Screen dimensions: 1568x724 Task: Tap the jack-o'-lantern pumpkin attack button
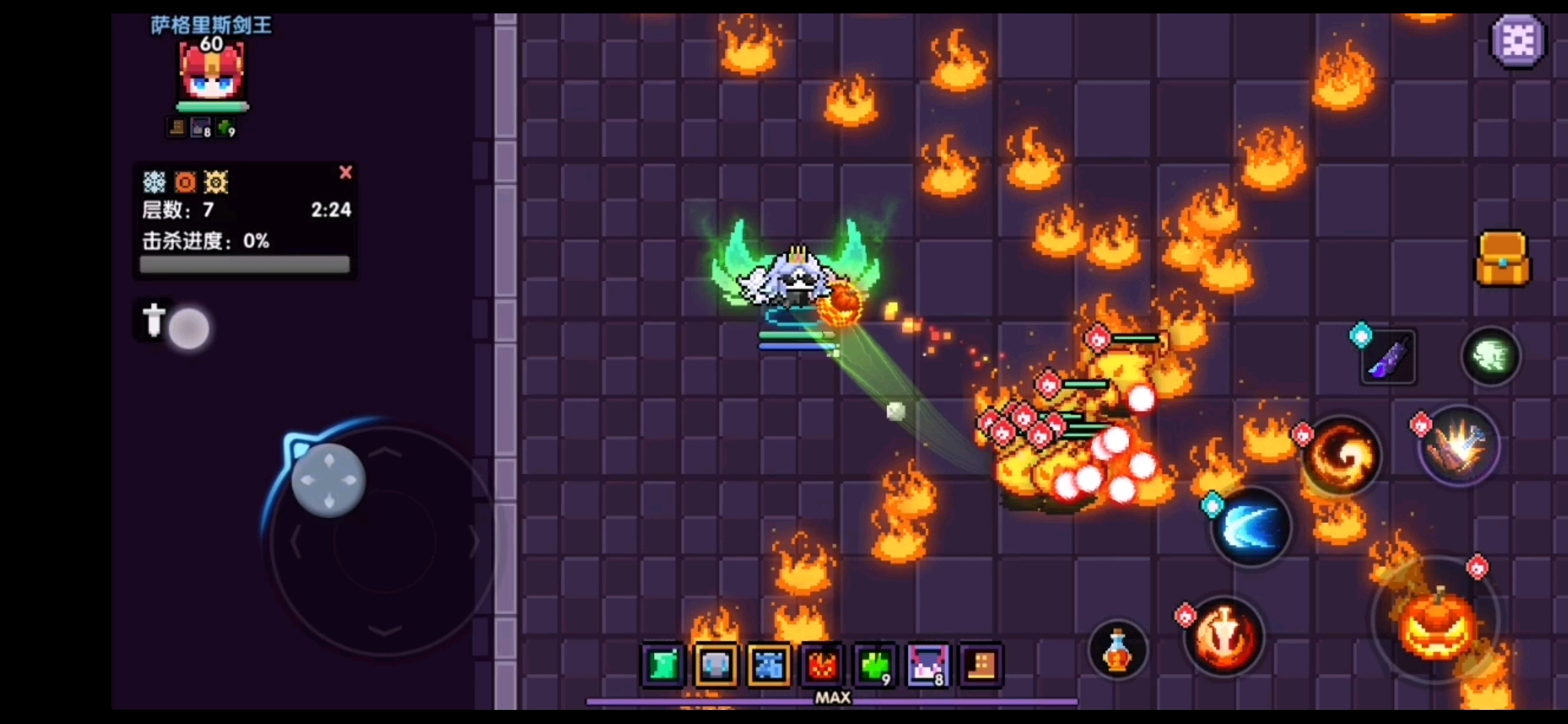1437,623
